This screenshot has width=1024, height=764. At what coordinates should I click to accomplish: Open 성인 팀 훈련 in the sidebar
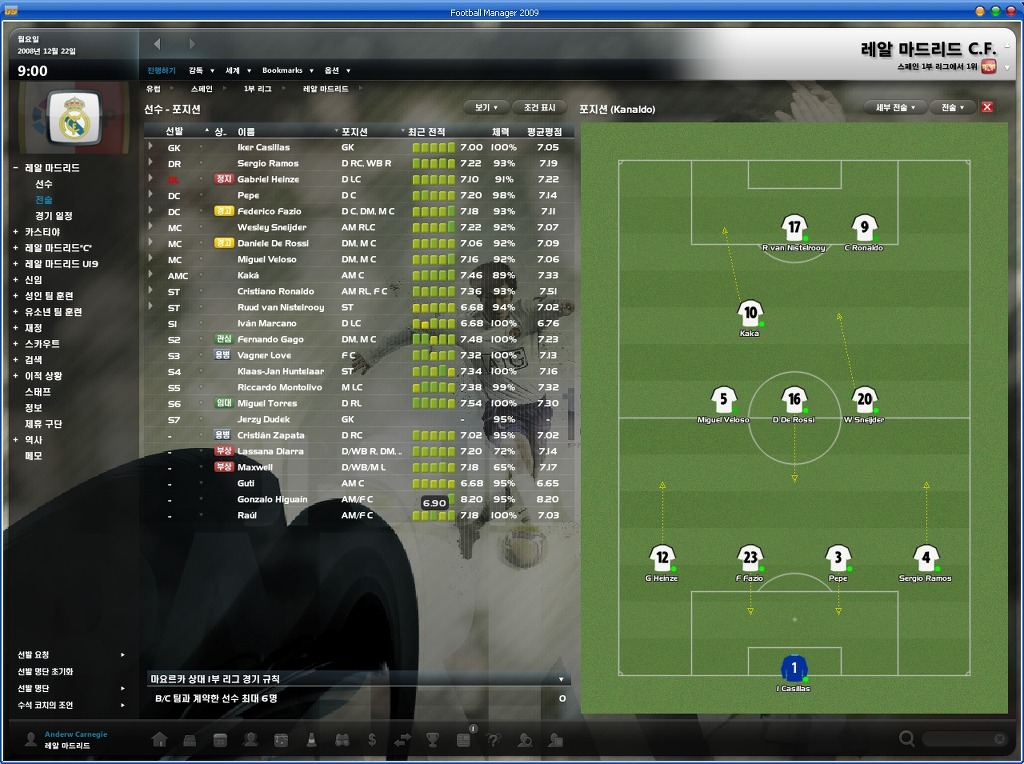coord(49,296)
